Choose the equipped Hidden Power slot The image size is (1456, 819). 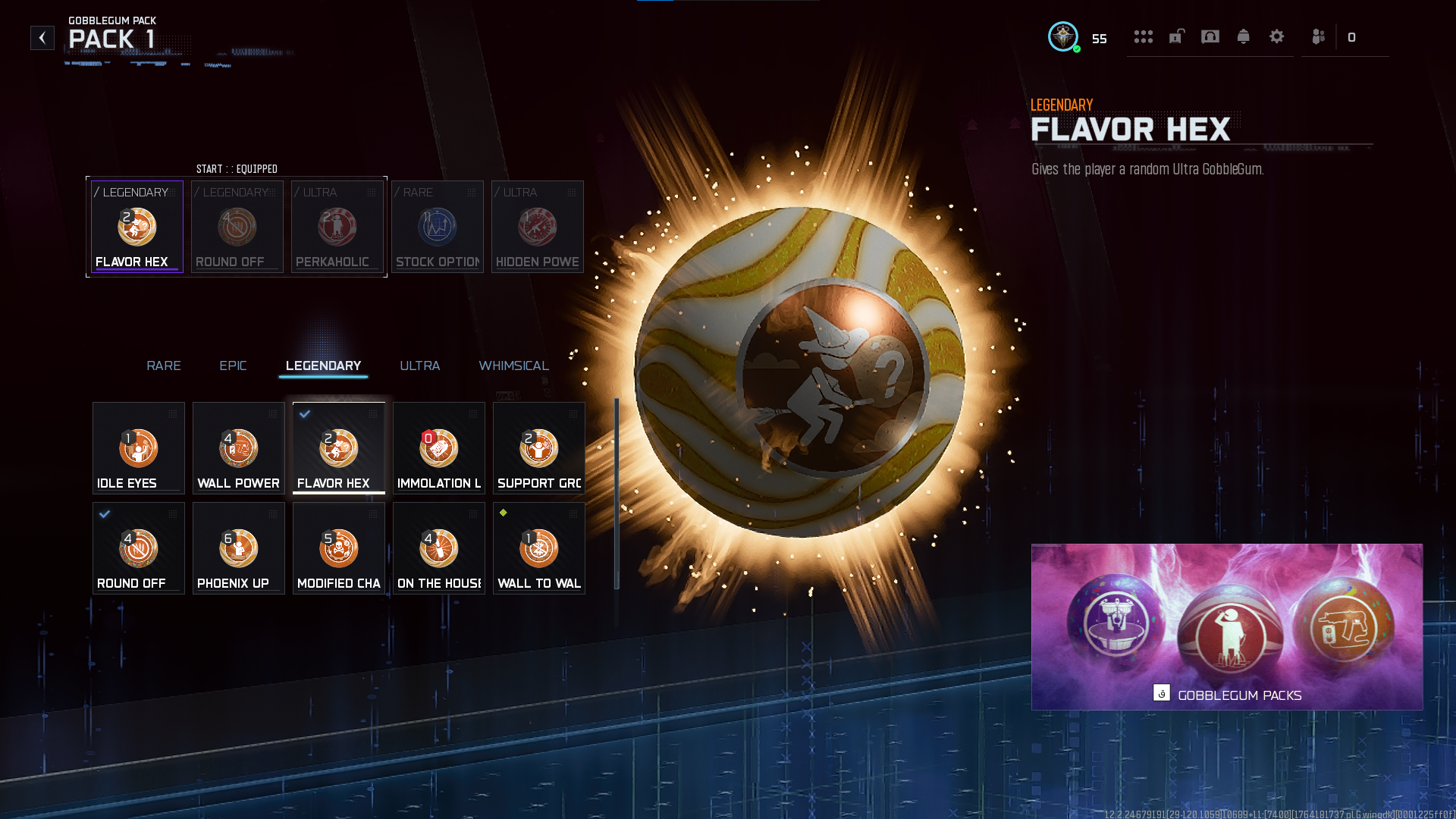click(538, 227)
